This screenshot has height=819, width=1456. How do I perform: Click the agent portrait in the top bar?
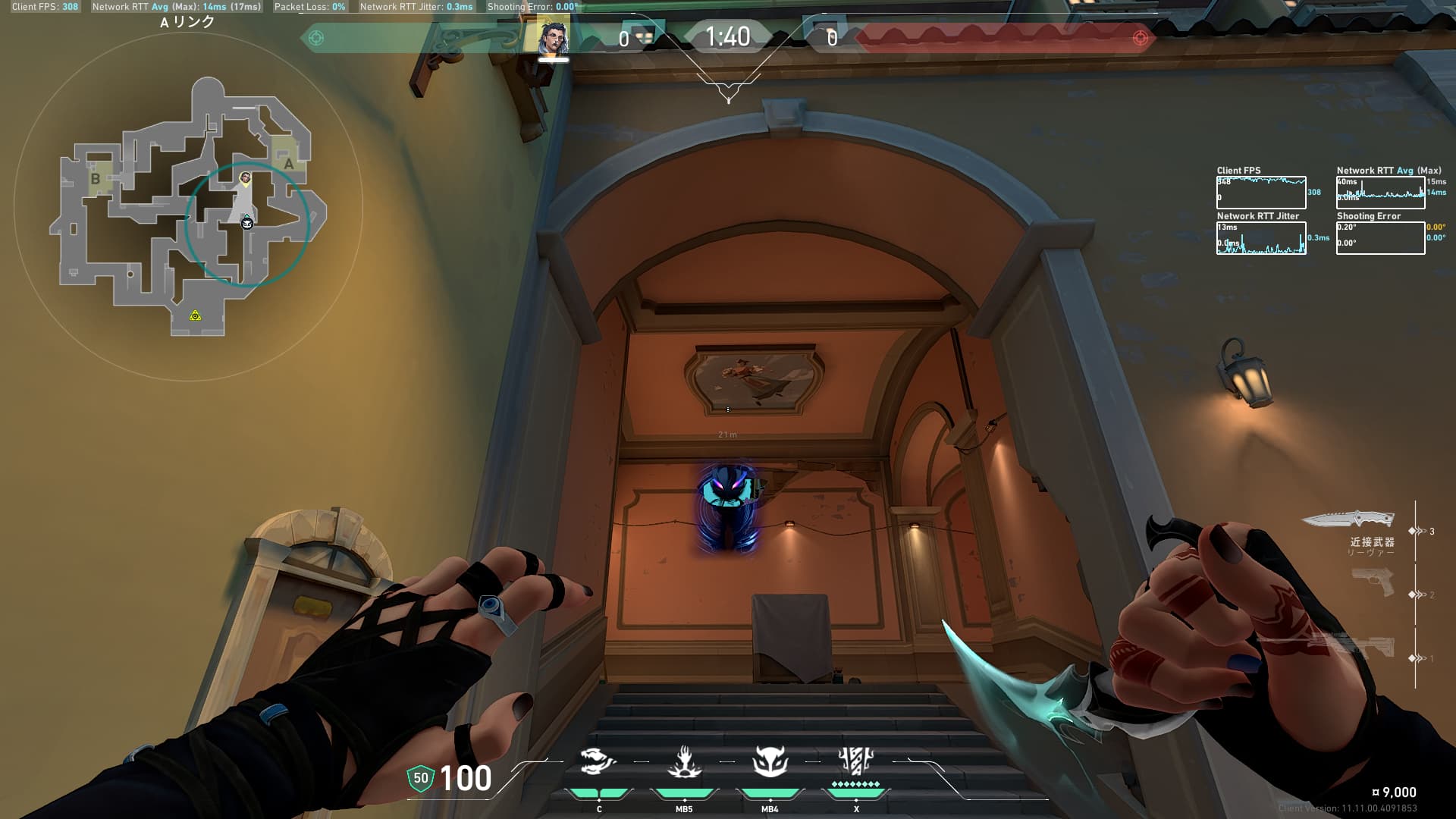click(553, 38)
